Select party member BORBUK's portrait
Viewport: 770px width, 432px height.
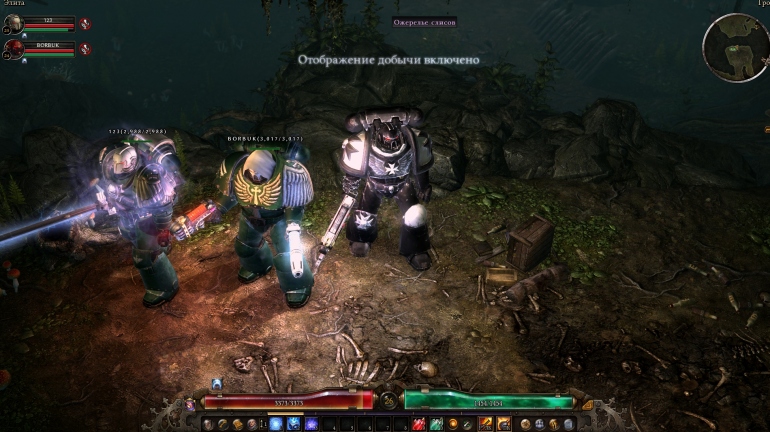(x=13, y=48)
